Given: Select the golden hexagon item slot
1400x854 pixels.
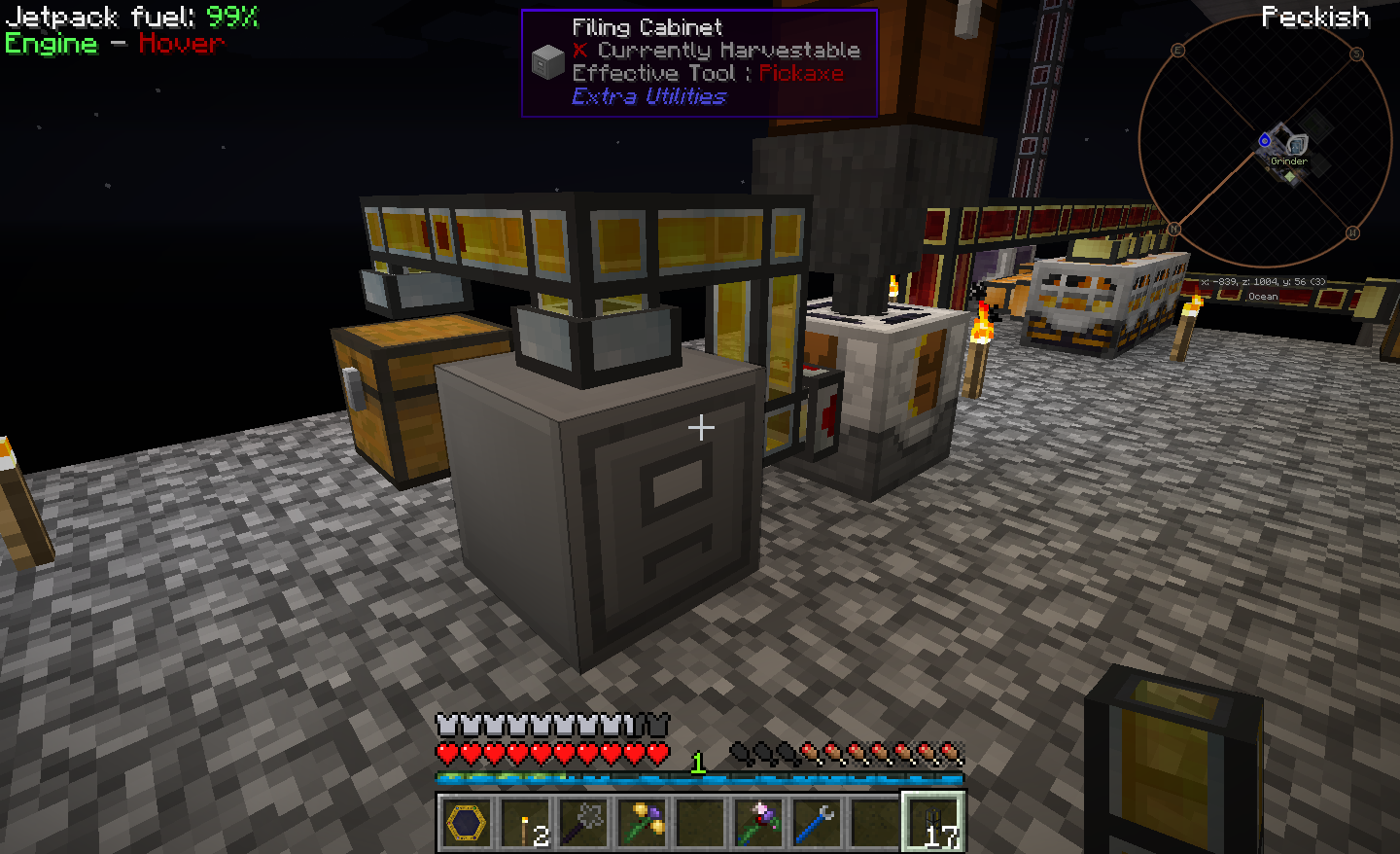Looking at the screenshot, I should click(467, 824).
